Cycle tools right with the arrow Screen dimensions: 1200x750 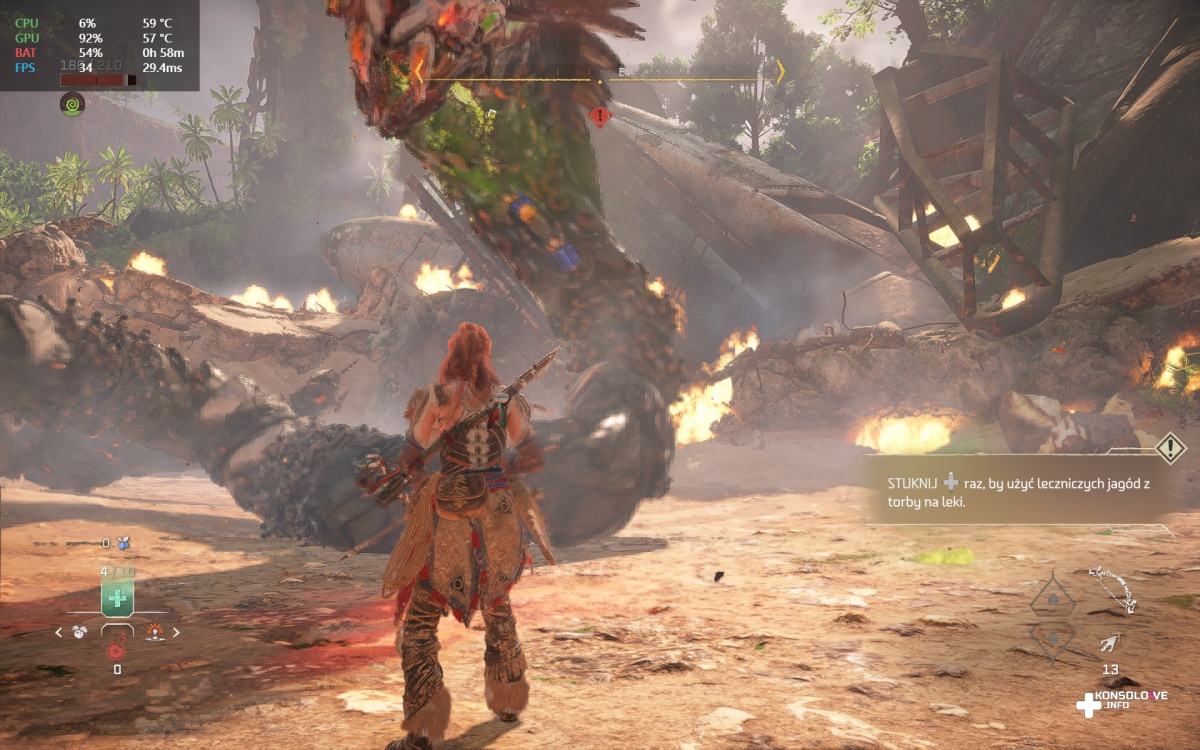tap(176, 632)
